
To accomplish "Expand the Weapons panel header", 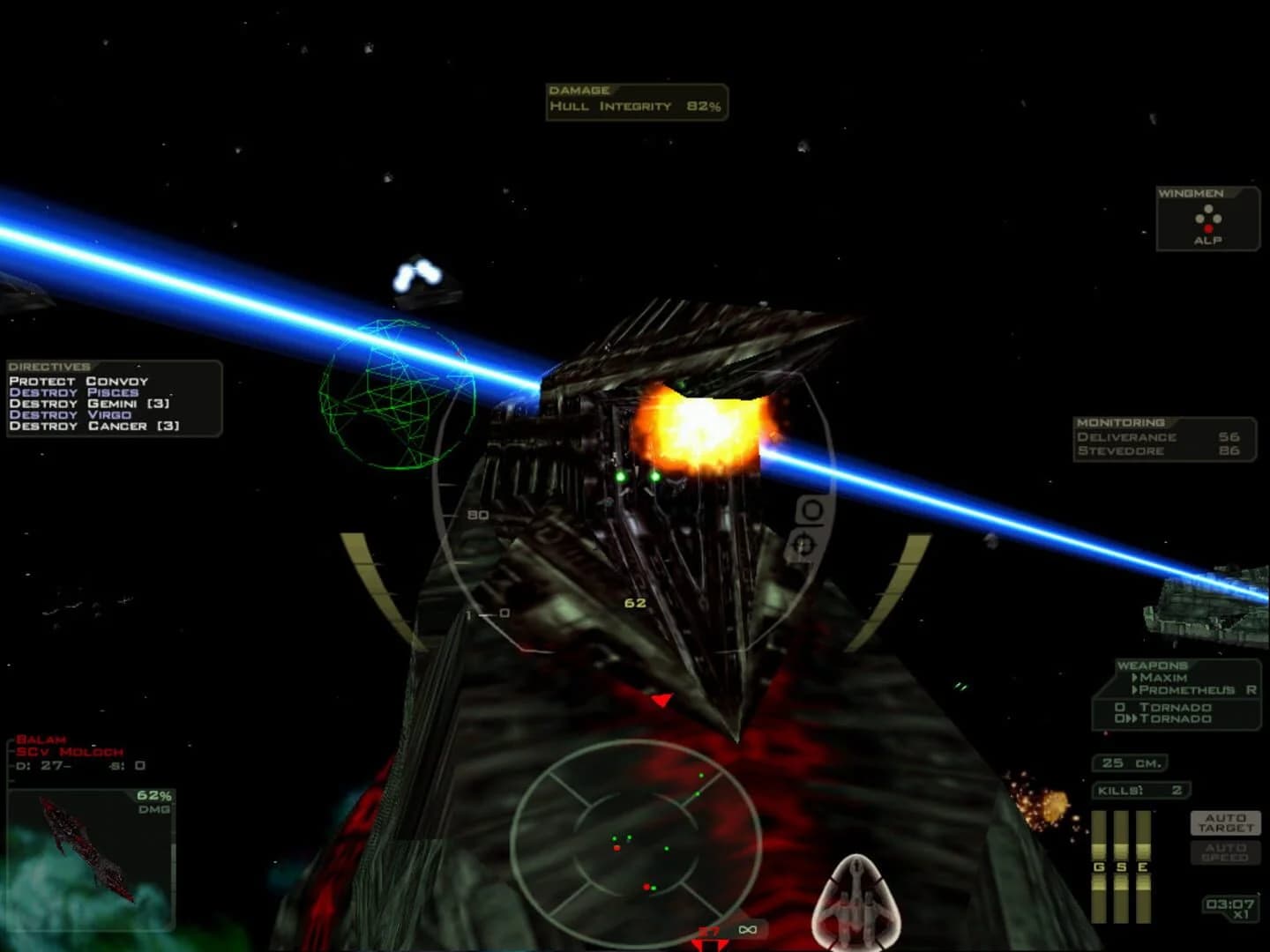I will point(1151,664).
